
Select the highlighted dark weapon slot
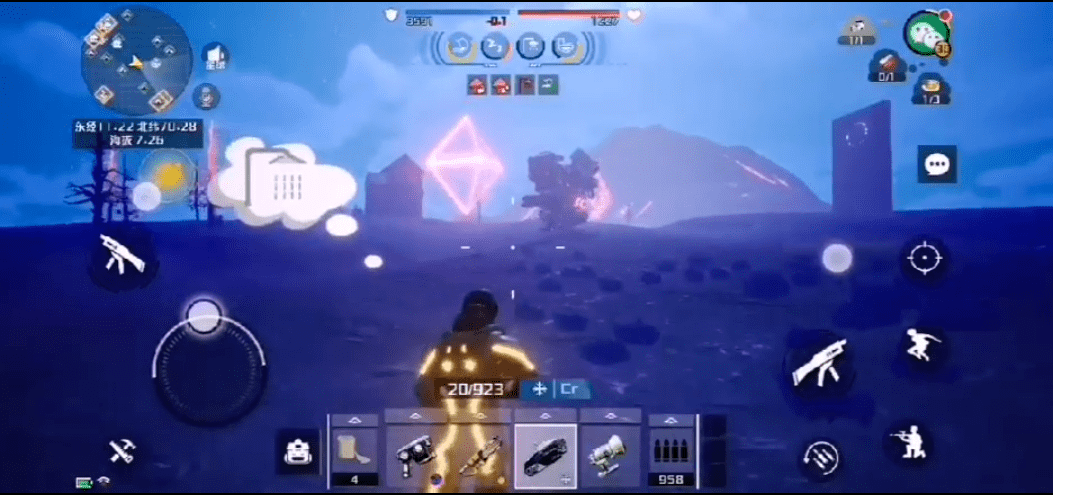(545, 454)
